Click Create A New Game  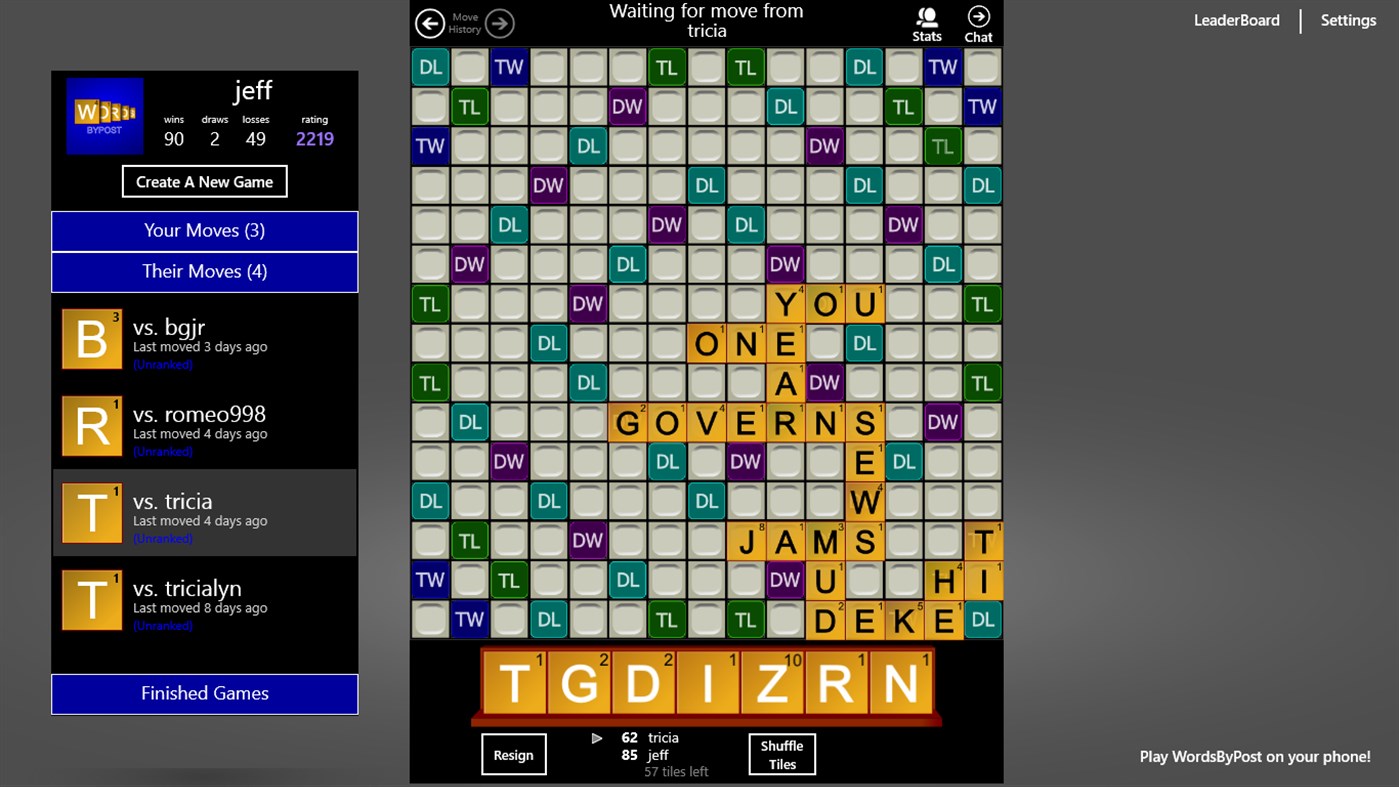(x=204, y=181)
